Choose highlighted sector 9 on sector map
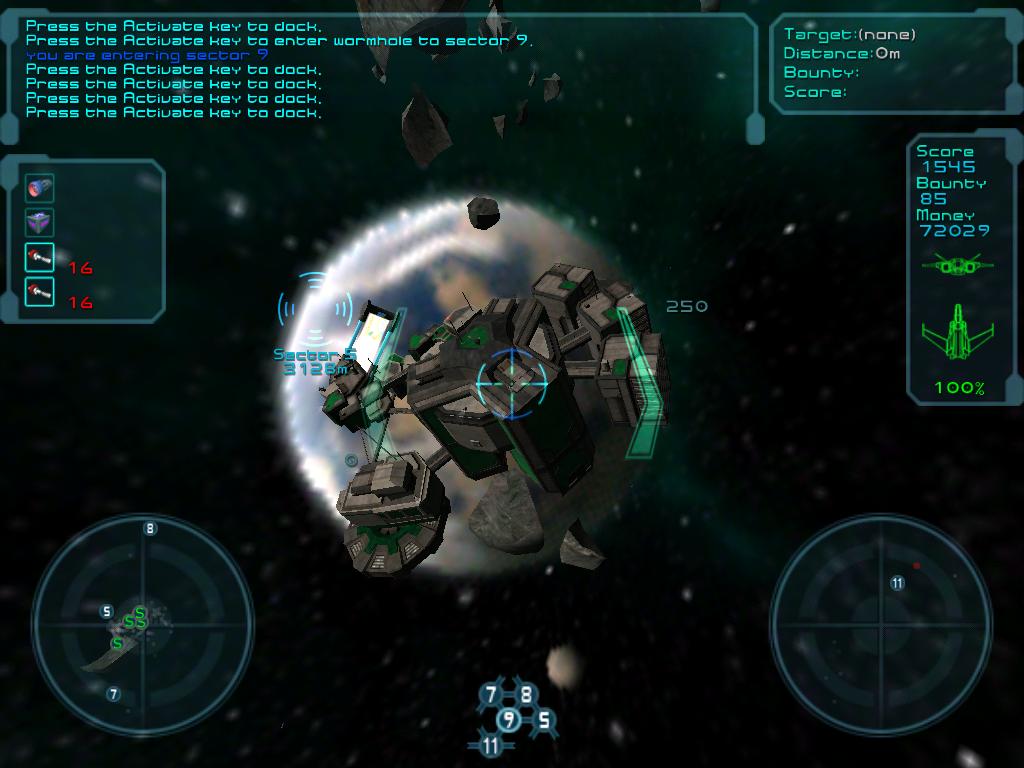This screenshot has width=1024, height=768. point(509,719)
